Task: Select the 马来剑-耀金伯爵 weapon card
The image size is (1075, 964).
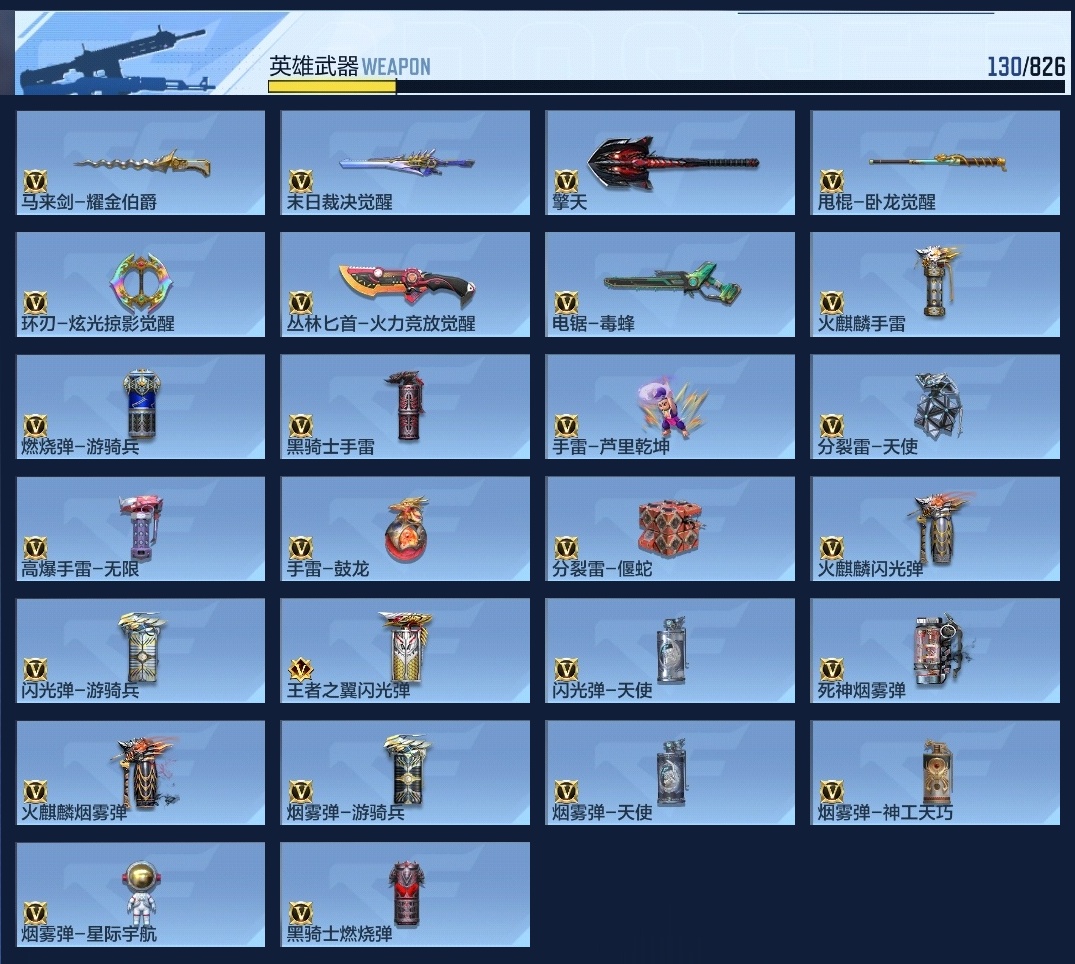Action: coord(141,162)
